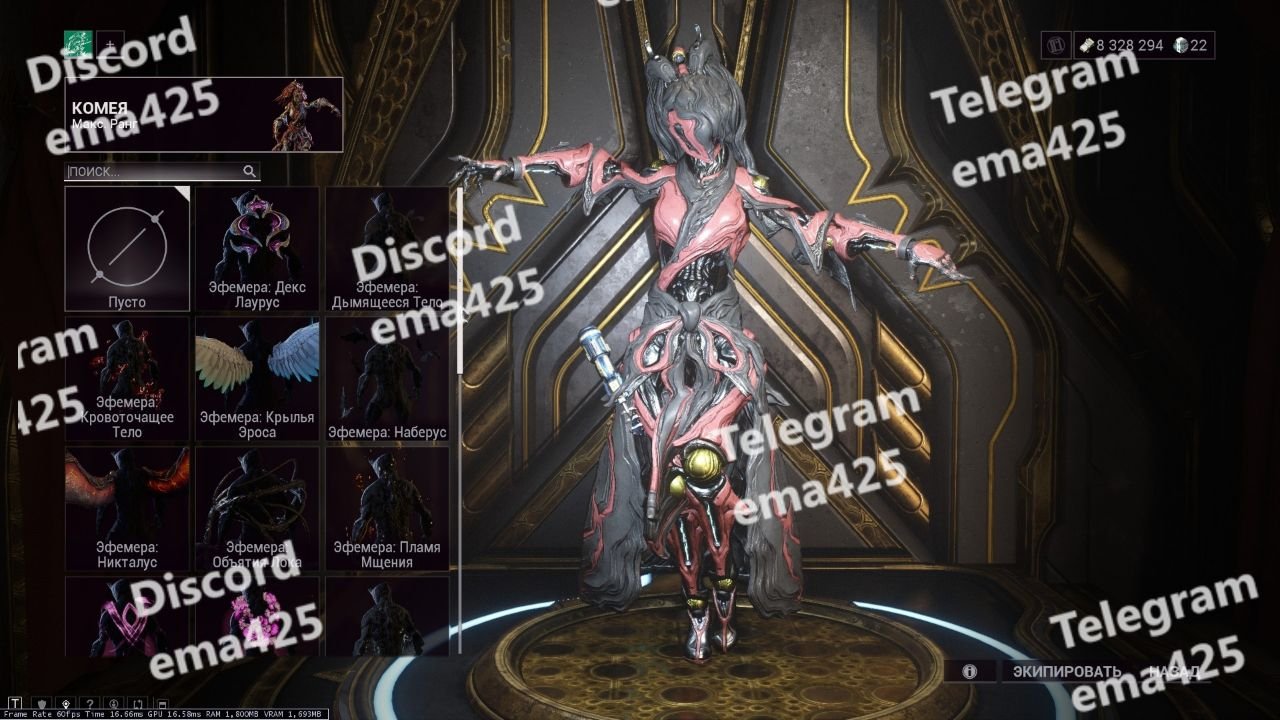
Task: Click the Поиск search field
Action: 155,171
